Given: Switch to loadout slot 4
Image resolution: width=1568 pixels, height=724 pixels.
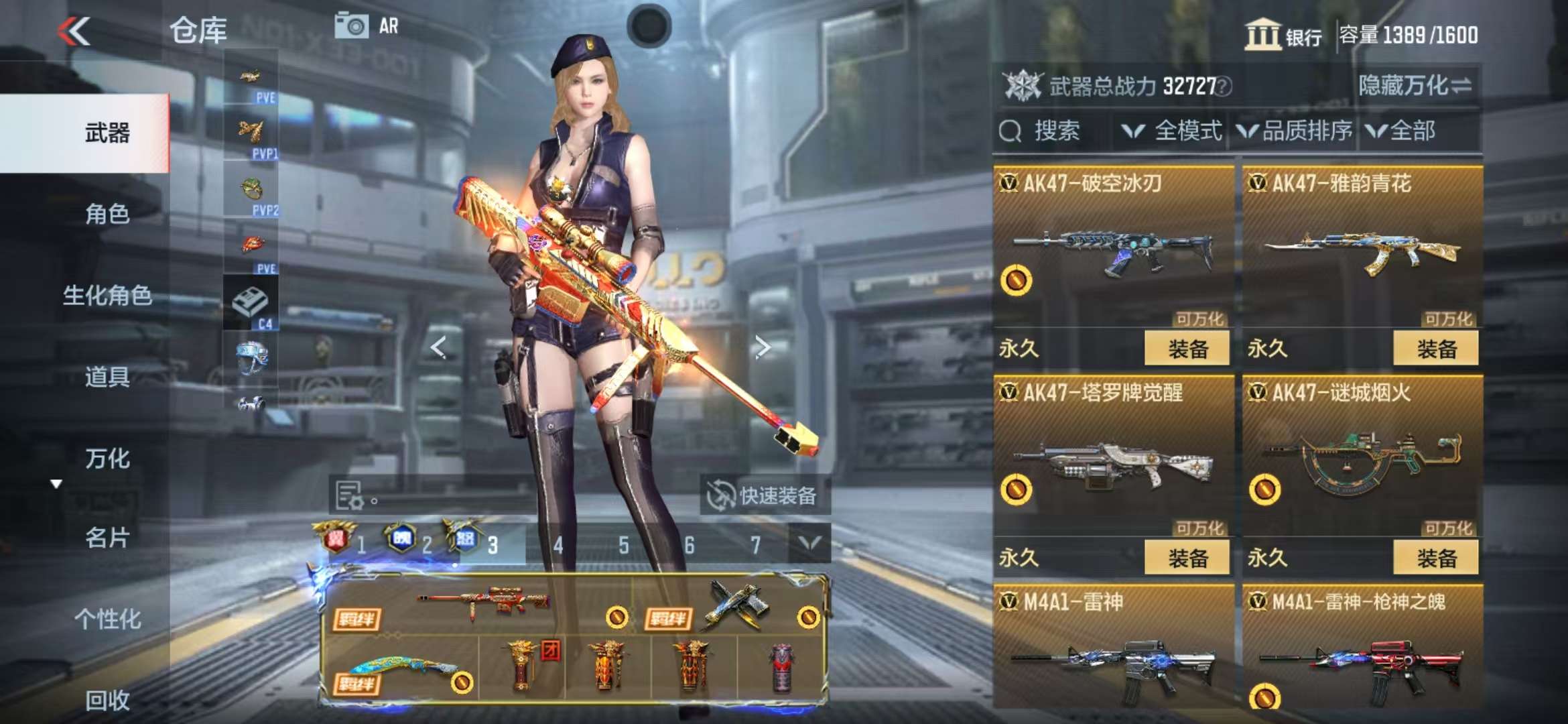Looking at the screenshot, I should click(x=558, y=546).
